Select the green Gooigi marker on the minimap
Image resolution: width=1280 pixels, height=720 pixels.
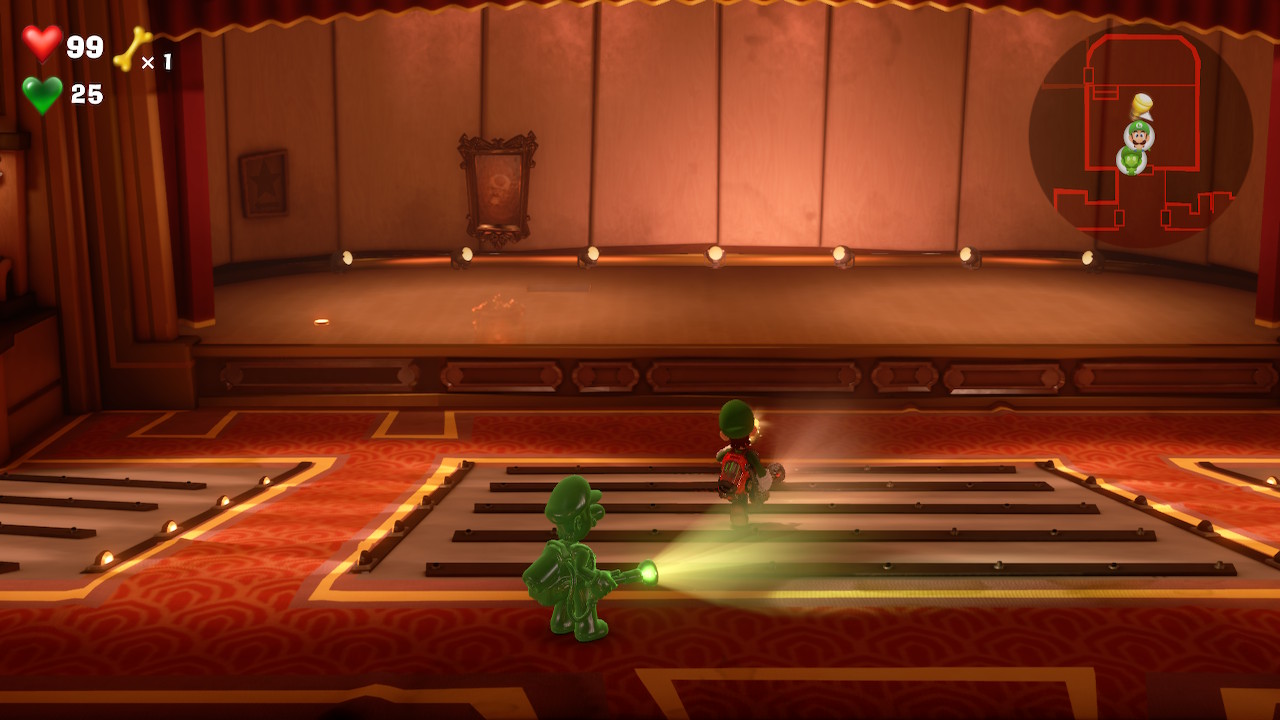pyautogui.click(x=1131, y=160)
